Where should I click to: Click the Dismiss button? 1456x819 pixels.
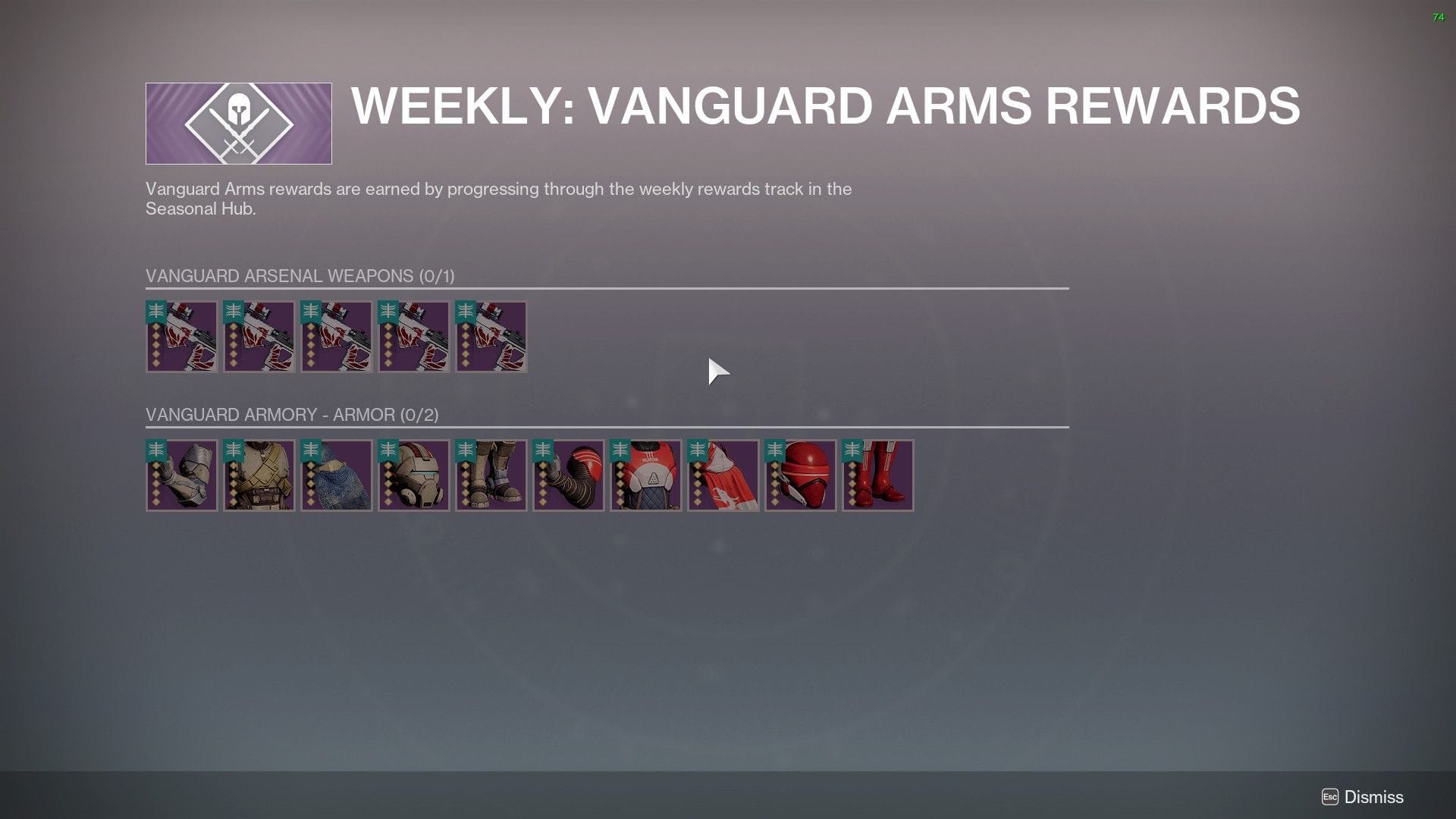(x=1373, y=797)
